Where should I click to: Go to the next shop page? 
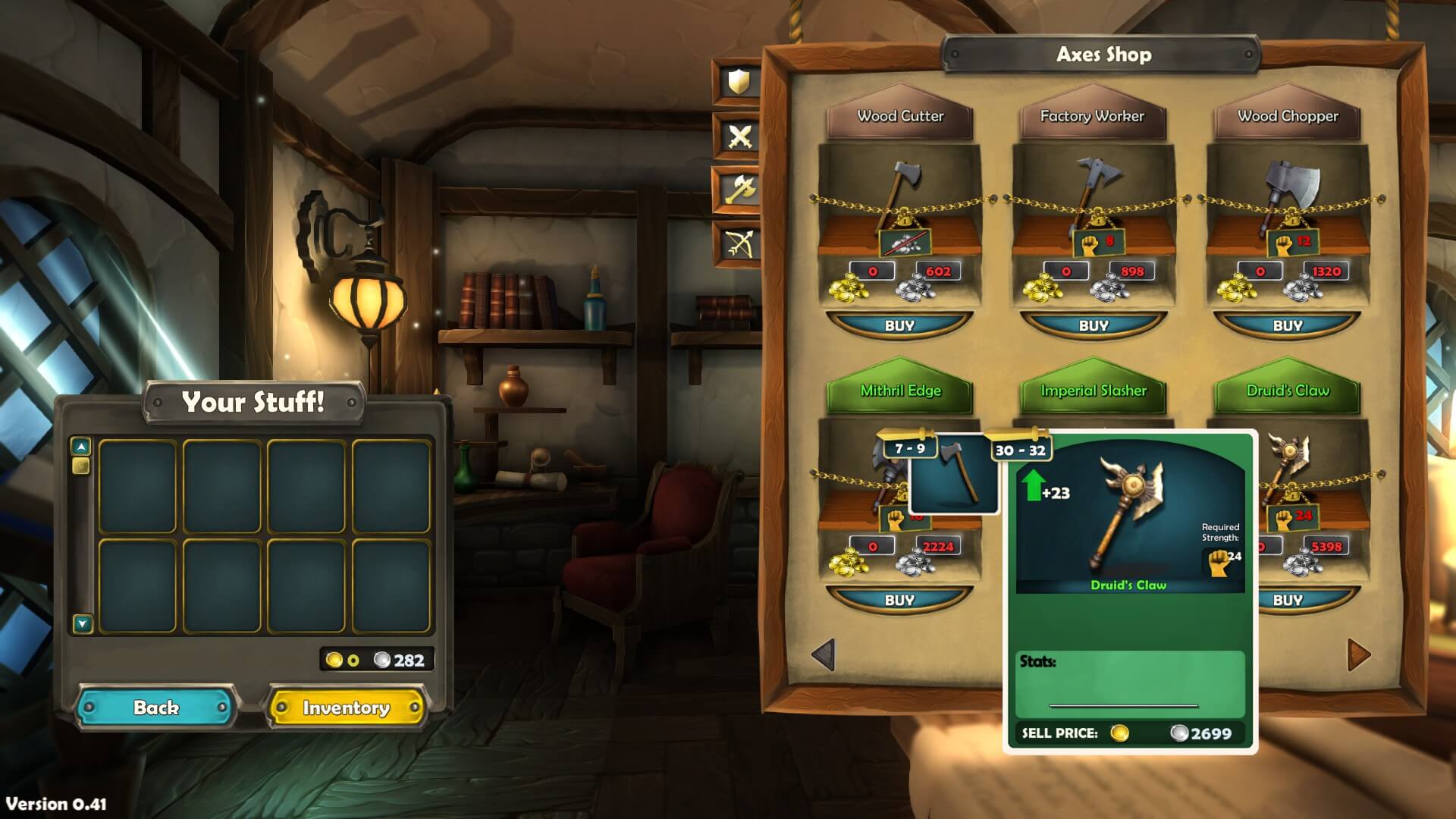tap(1358, 654)
